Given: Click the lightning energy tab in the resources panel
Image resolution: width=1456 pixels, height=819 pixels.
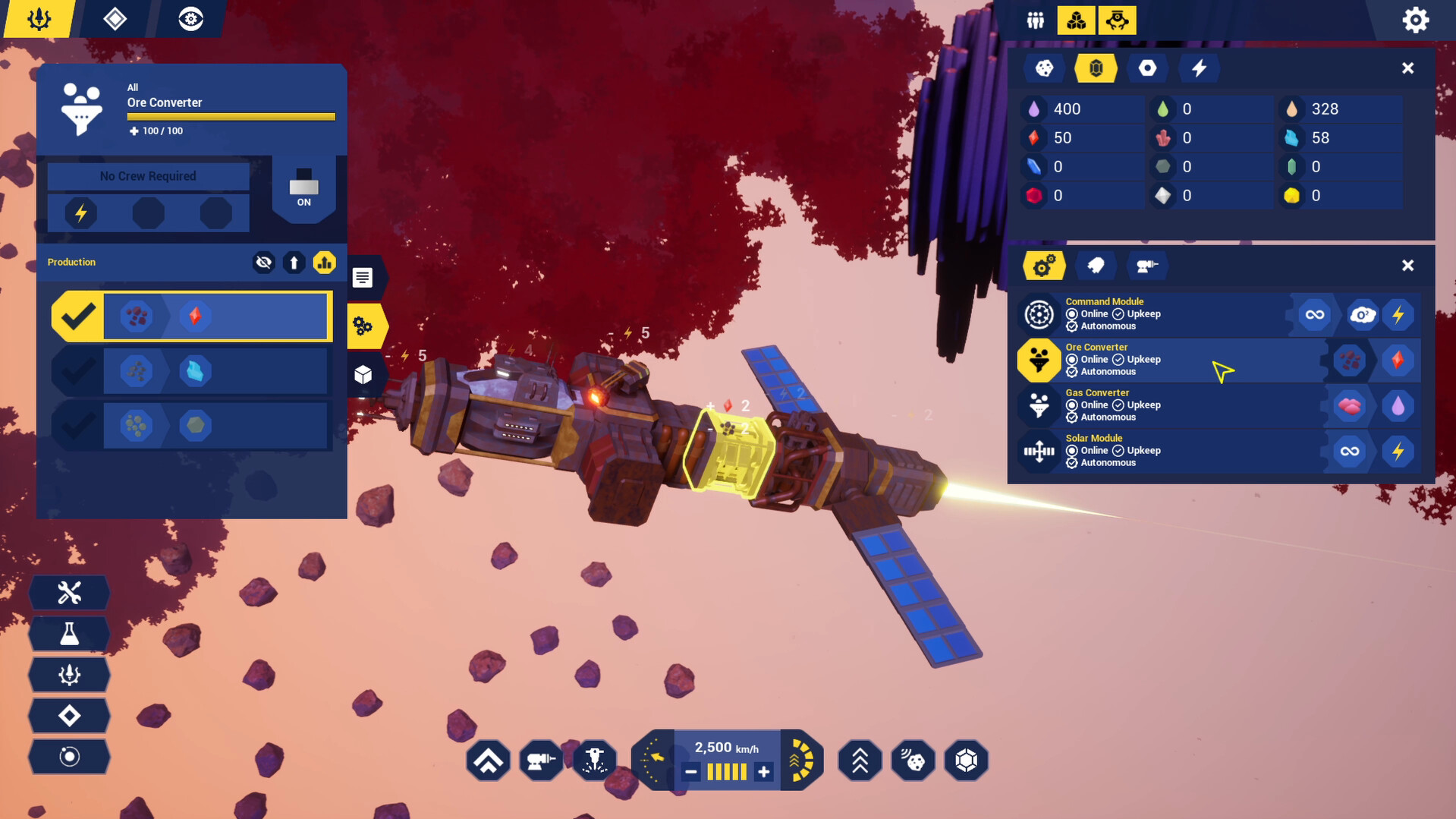Looking at the screenshot, I should pyautogui.click(x=1199, y=68).
